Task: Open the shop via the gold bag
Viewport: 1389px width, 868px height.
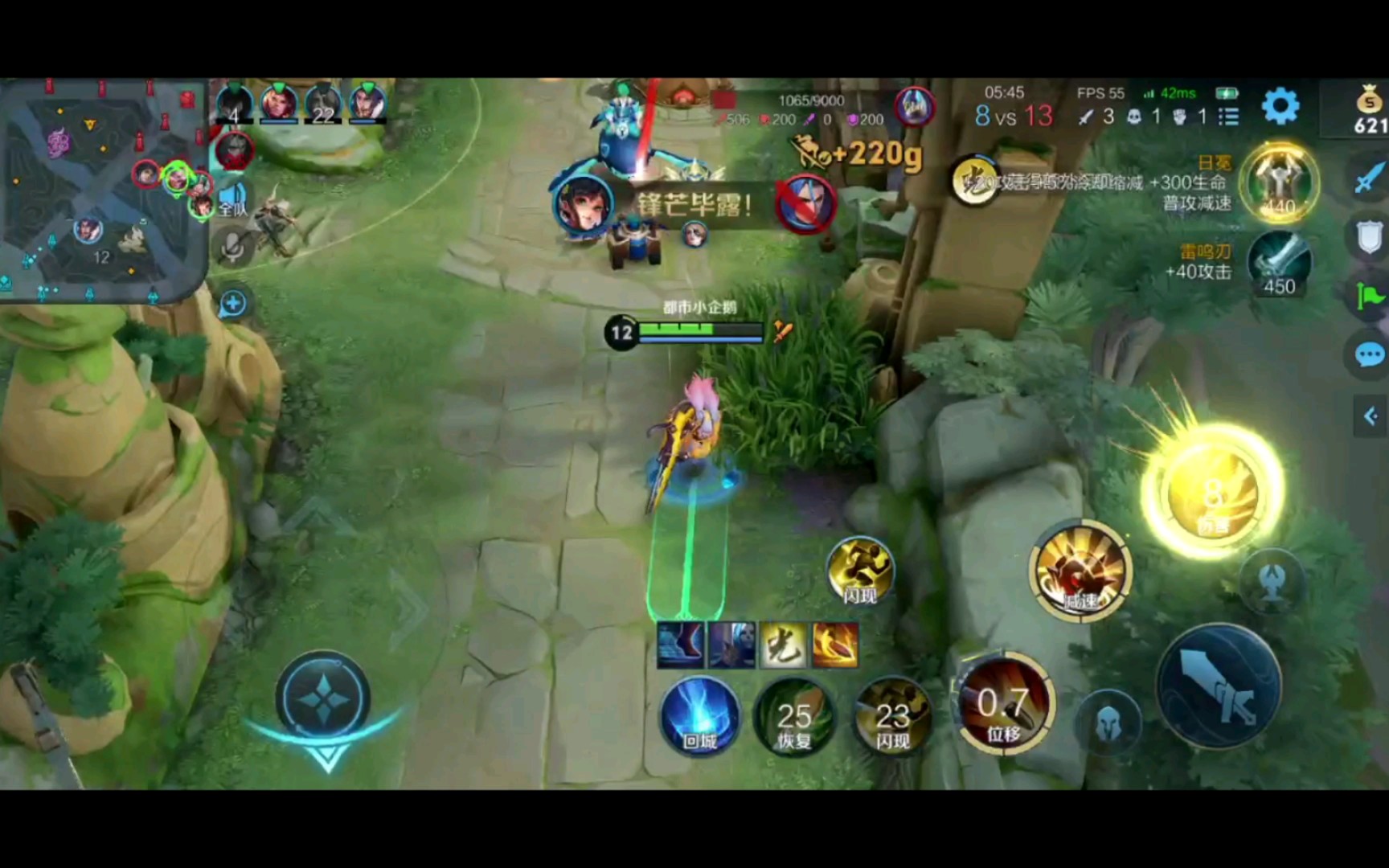Action: [x=1369, y=109]
